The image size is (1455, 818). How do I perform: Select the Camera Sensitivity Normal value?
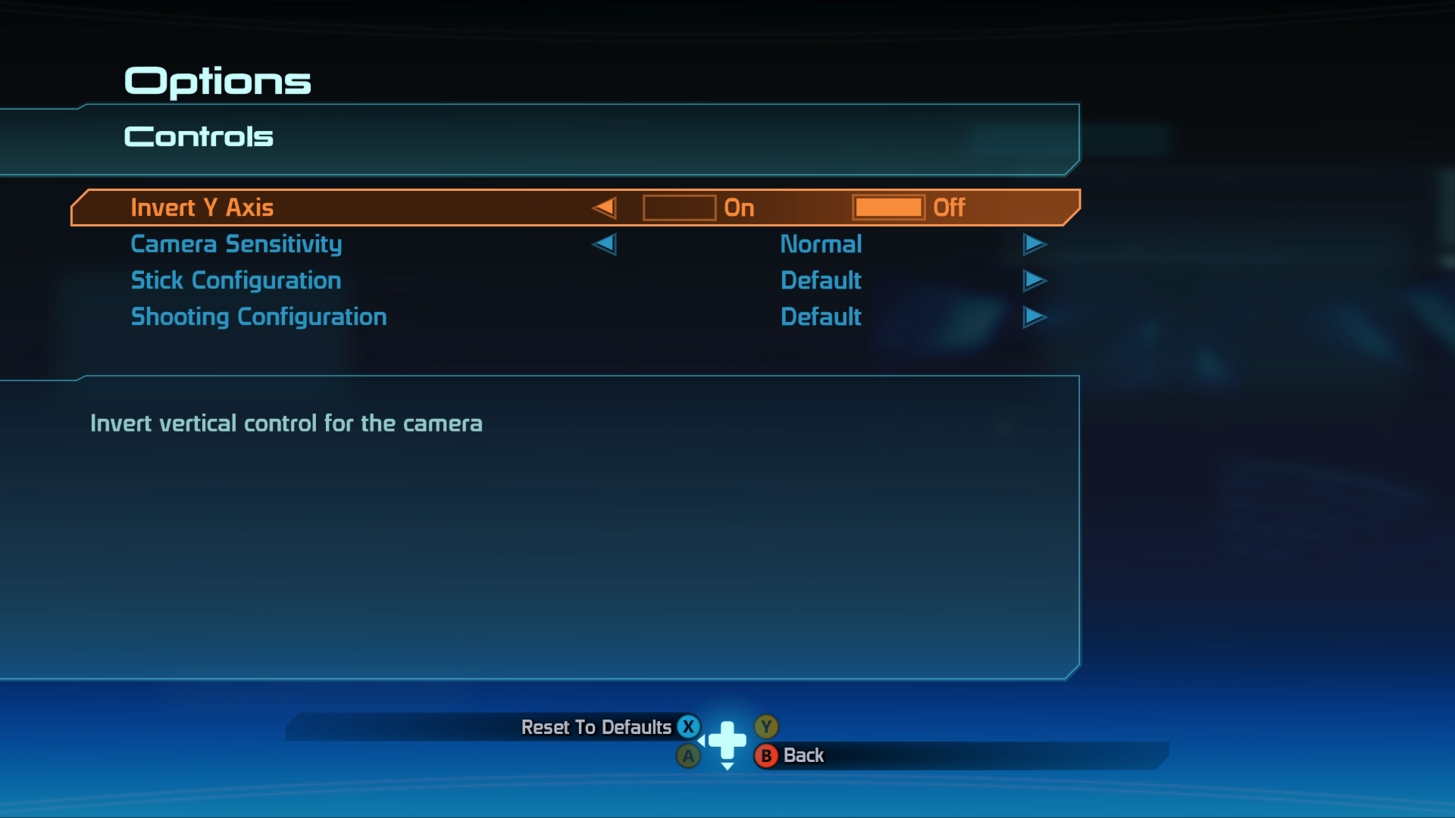tap(820, 244)
